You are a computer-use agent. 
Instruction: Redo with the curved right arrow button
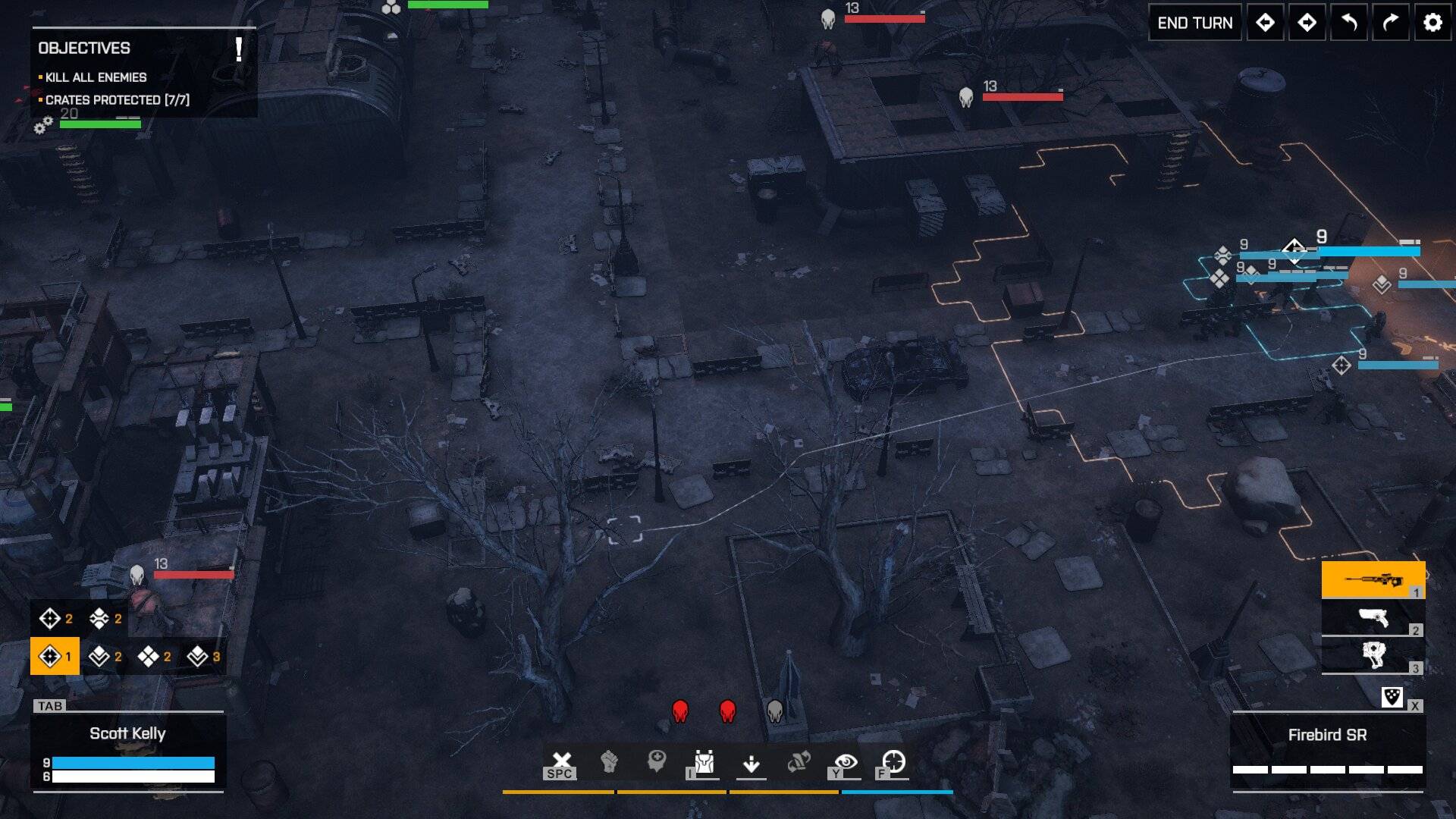1390,23
